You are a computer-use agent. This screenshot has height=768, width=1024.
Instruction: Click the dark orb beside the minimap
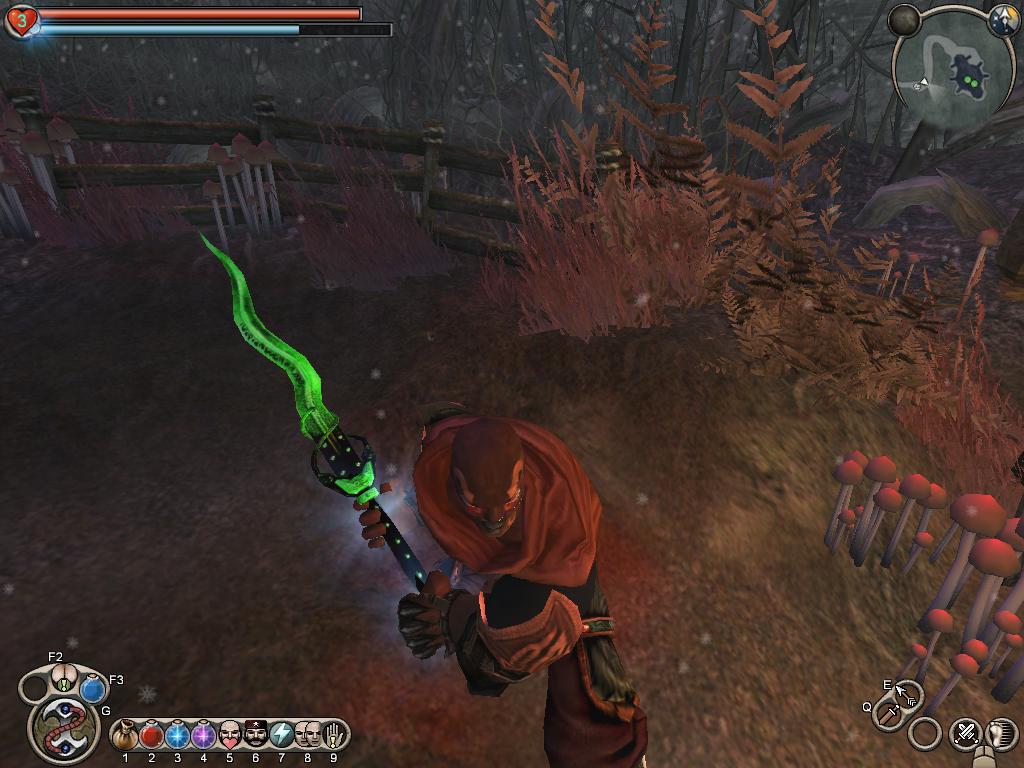904,20
